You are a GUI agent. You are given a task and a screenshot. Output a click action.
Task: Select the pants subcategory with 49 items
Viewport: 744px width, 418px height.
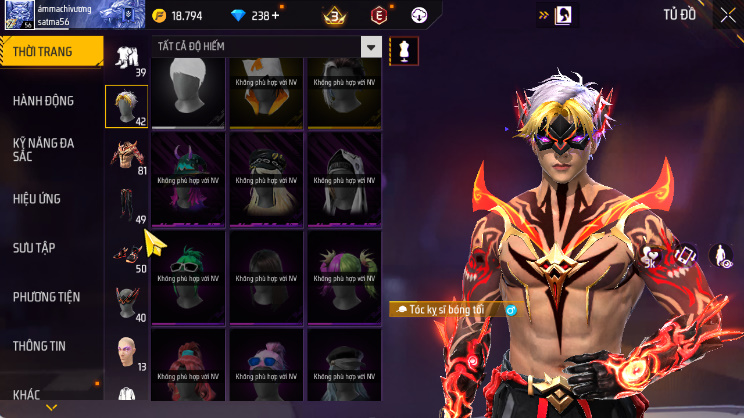tap(127, 203)
